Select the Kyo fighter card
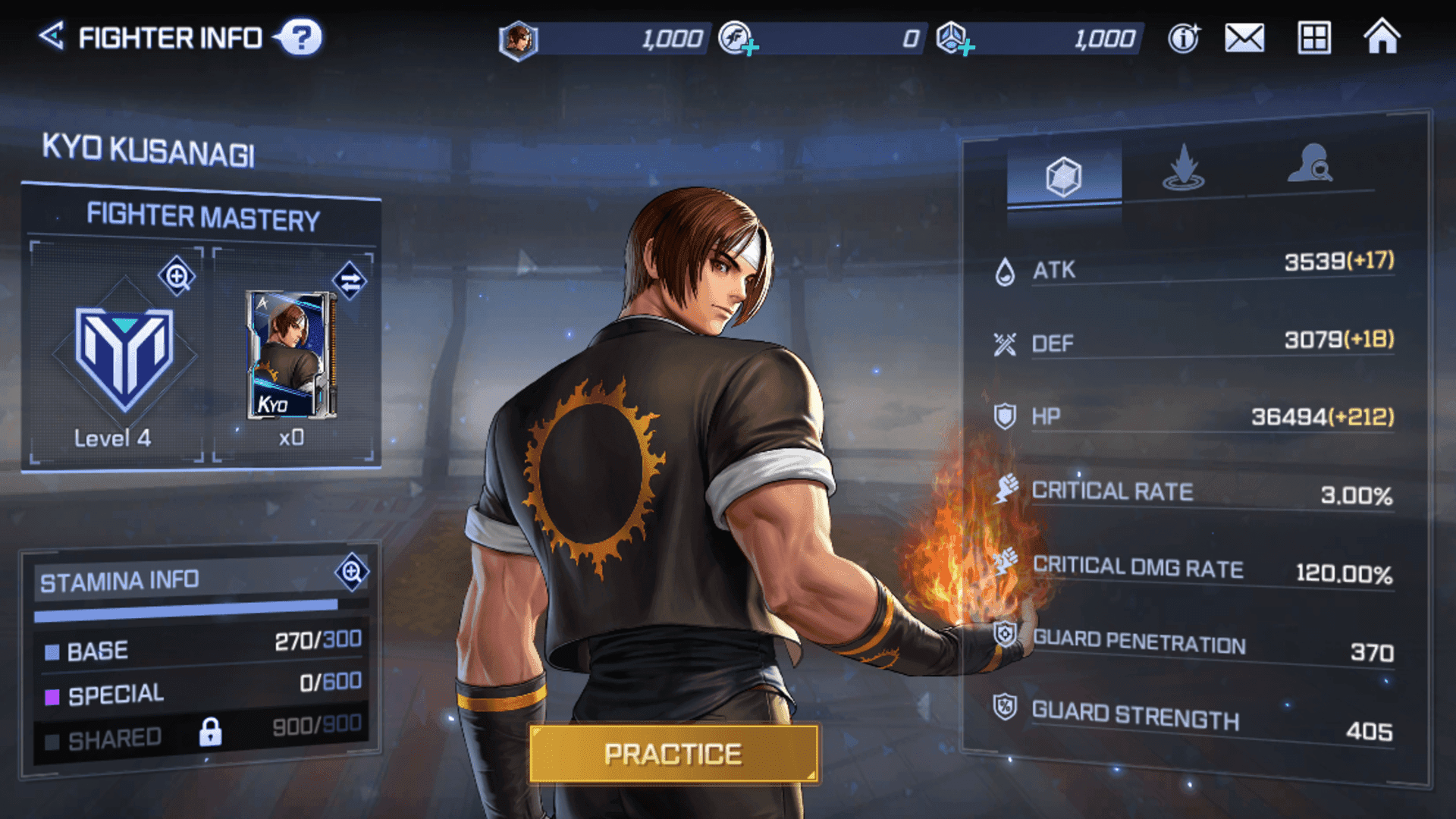 292,355
